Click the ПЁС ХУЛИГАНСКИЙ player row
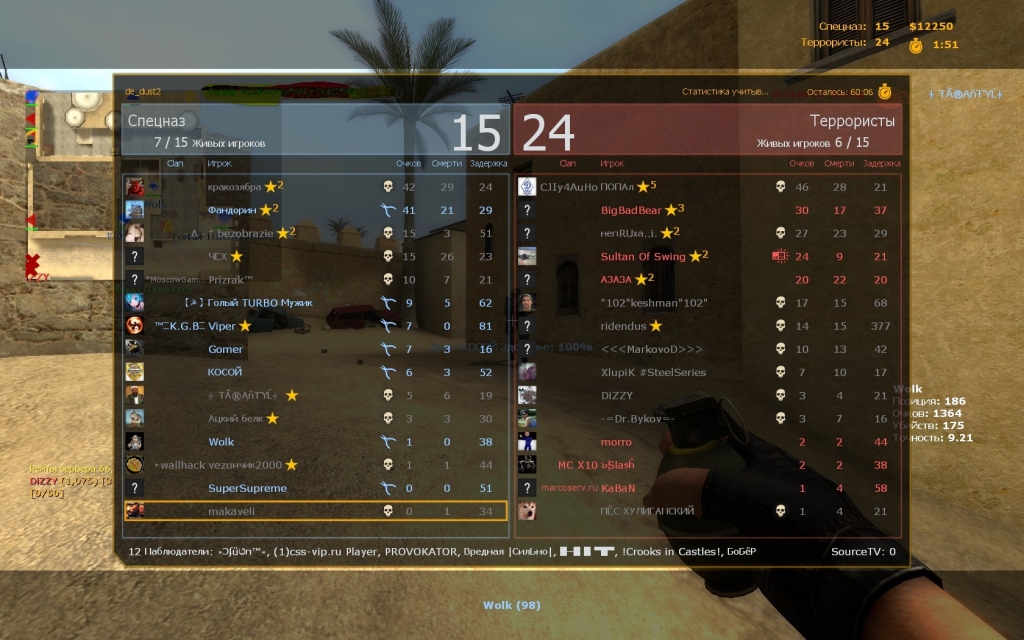The image size is (1024, 640). [647, 511]
